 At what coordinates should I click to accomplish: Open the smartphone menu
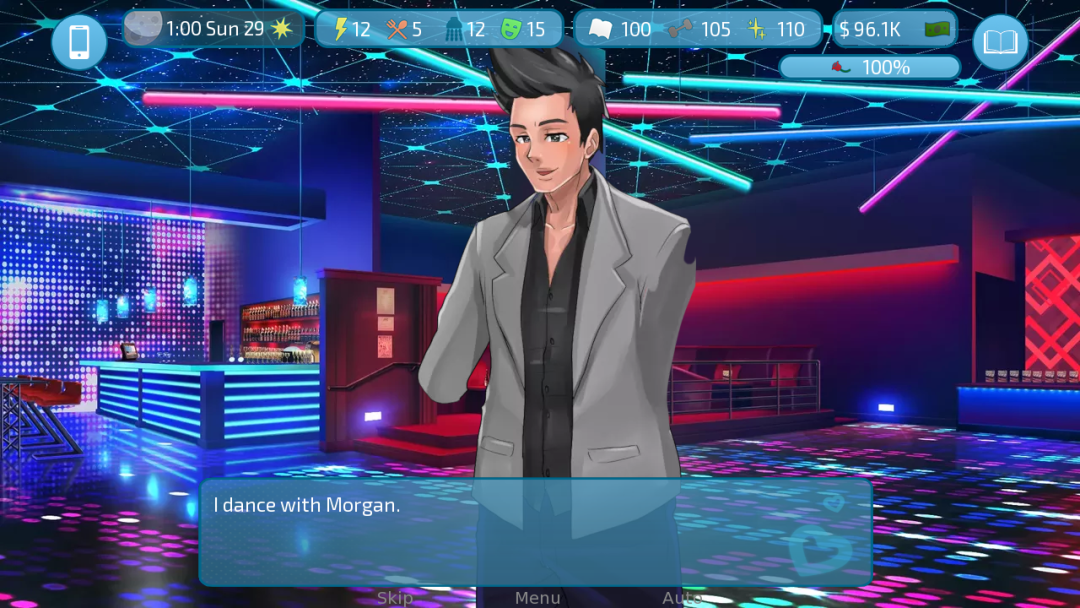(x=79, y=42)
